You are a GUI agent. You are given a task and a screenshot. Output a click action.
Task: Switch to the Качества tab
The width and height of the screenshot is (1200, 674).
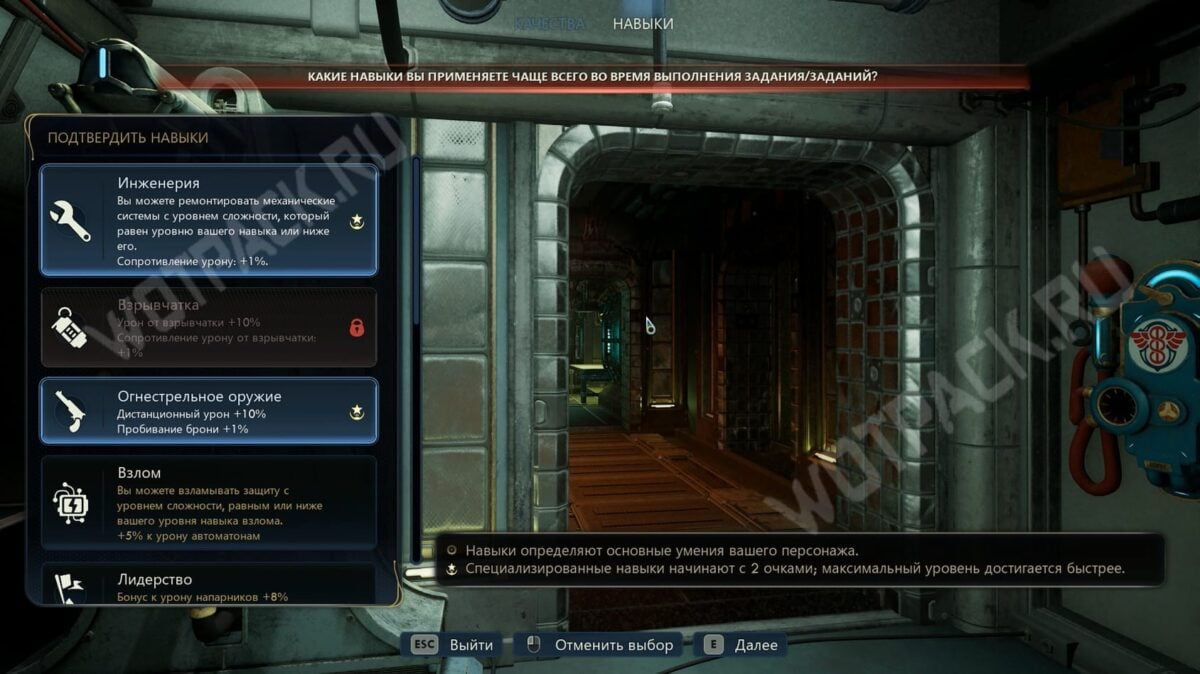pyautogui.click(x=549, y=23)
